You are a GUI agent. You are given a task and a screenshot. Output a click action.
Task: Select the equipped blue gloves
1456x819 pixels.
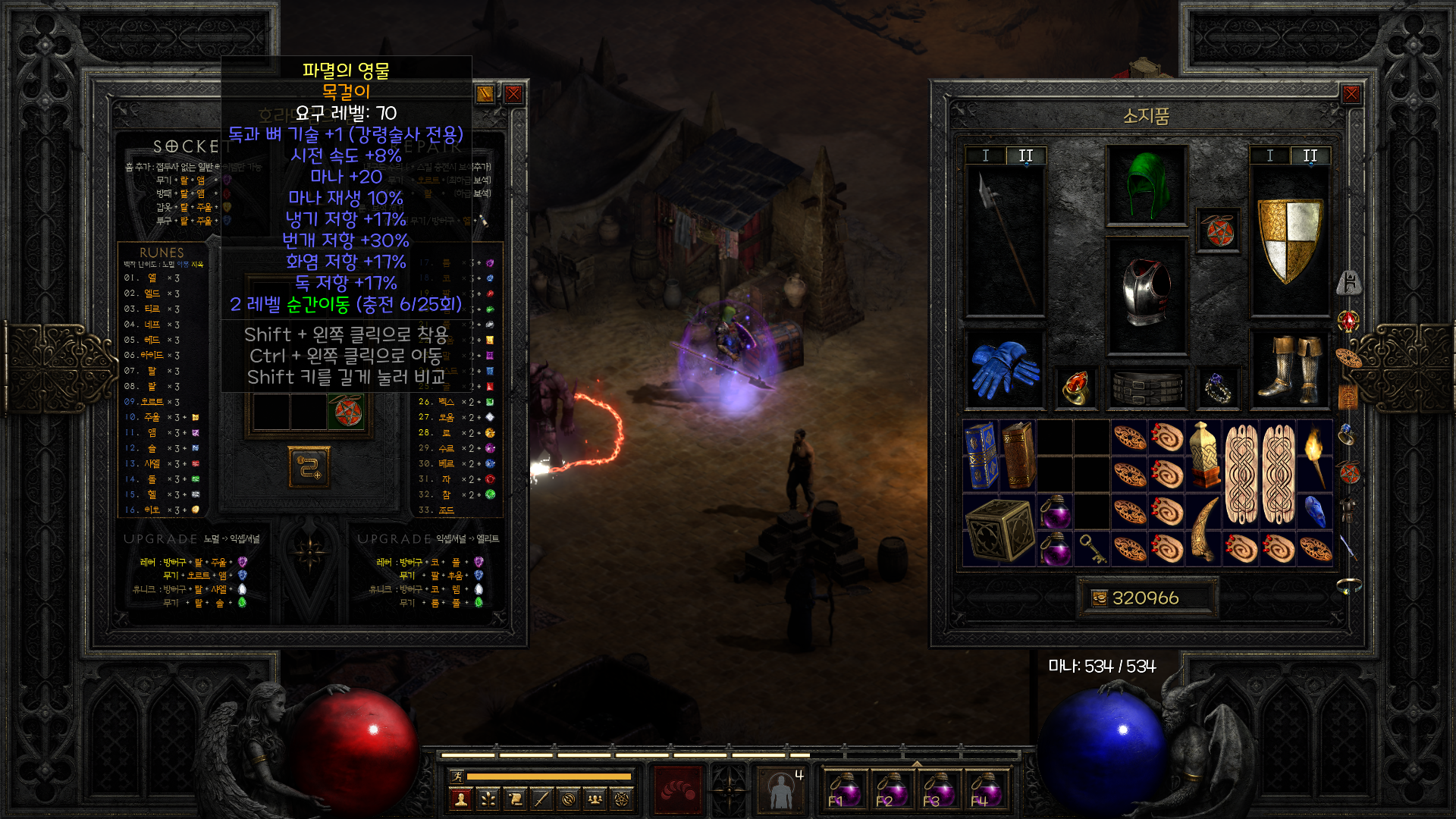coord(1004,369)
